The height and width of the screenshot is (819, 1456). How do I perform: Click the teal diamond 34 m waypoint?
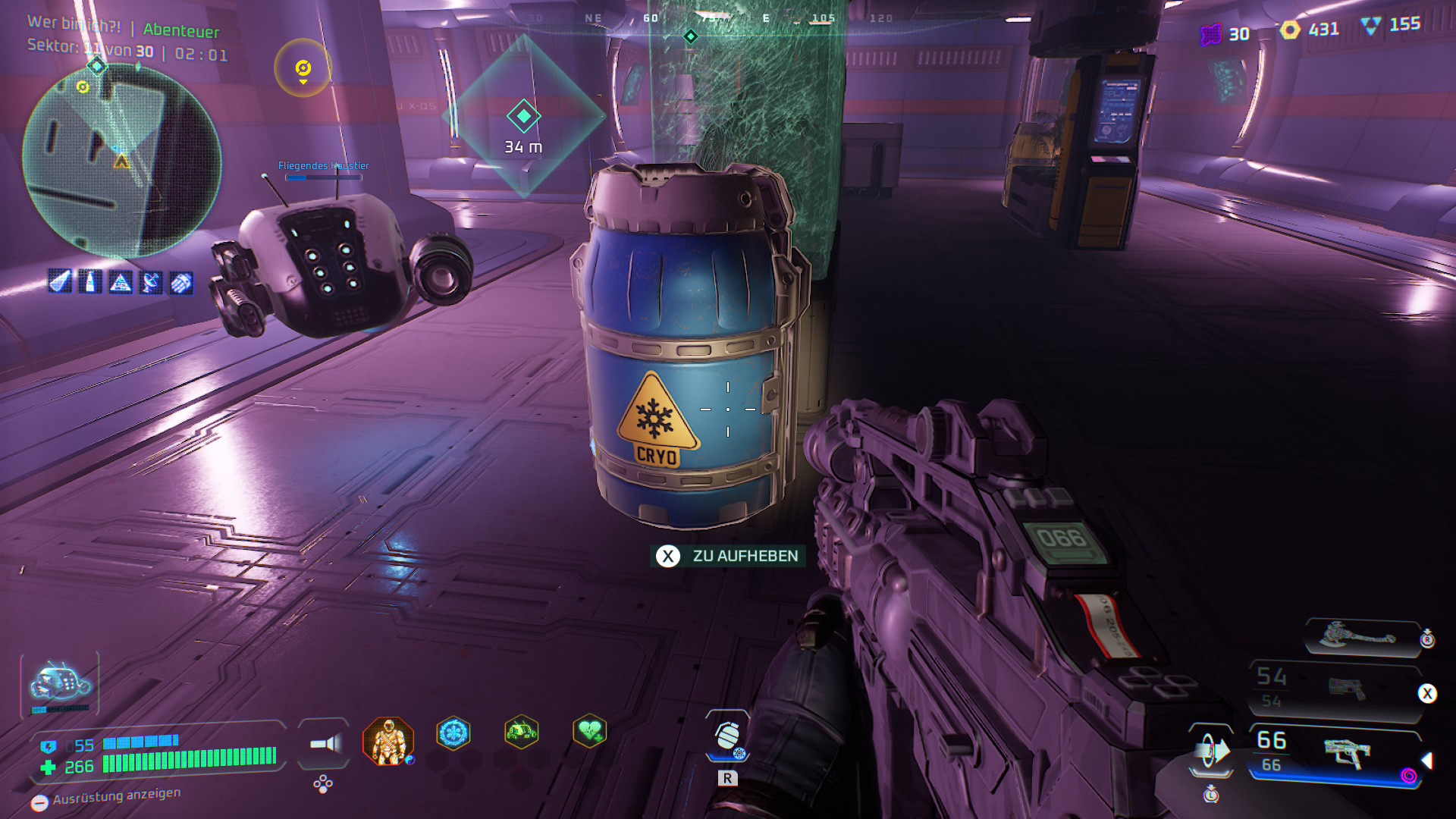[523, 117]
